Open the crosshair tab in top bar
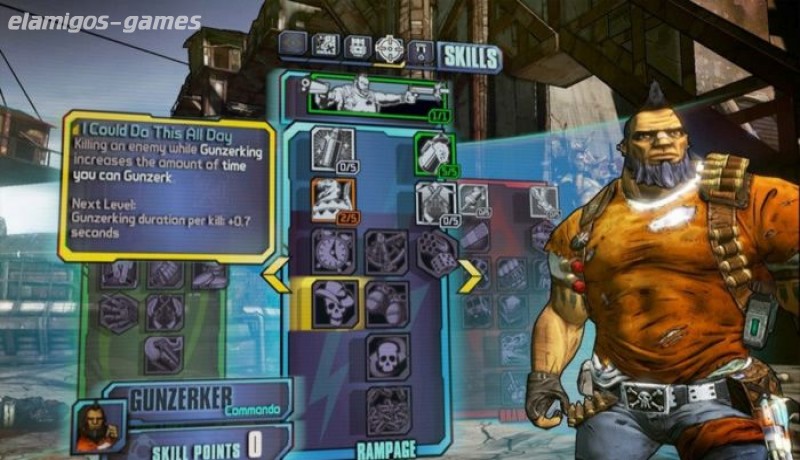 [389, 45]
